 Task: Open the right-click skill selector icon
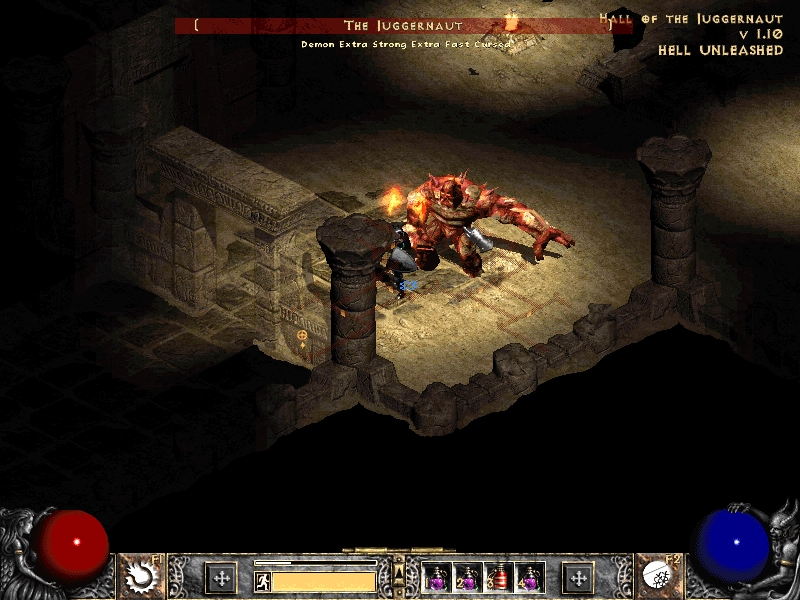point(659,575)
